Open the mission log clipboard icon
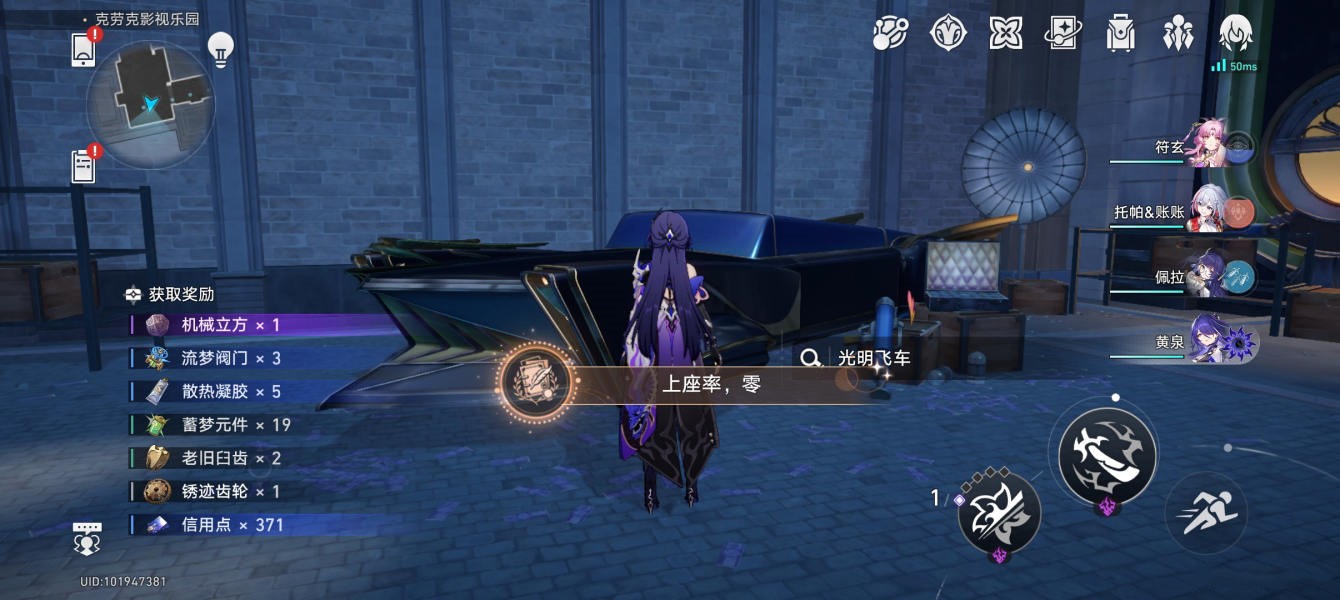1340x600 pixels. 83,166
